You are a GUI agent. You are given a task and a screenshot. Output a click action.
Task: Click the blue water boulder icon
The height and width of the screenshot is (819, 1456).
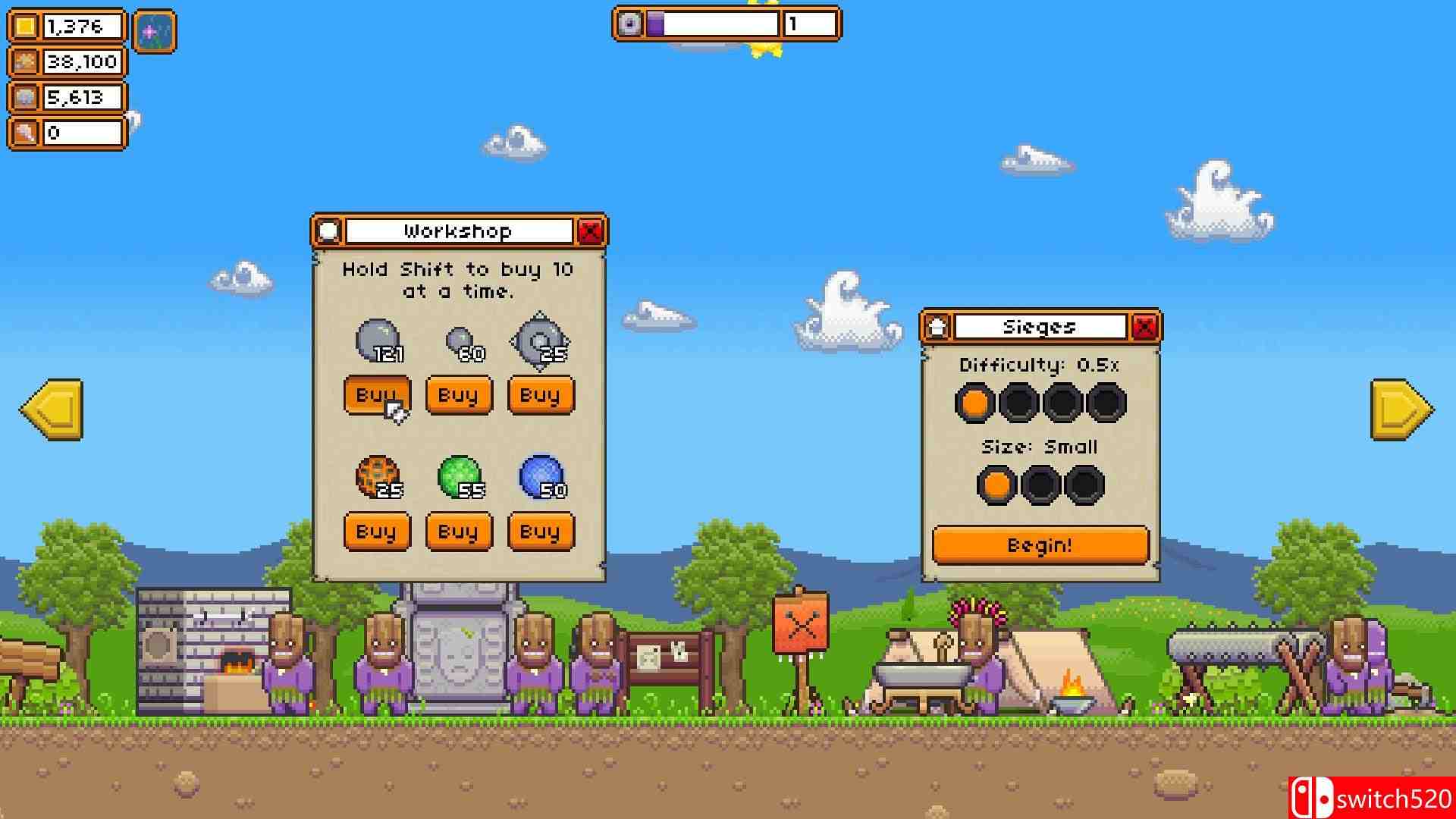pyautogui.click(x=542, y=474)
